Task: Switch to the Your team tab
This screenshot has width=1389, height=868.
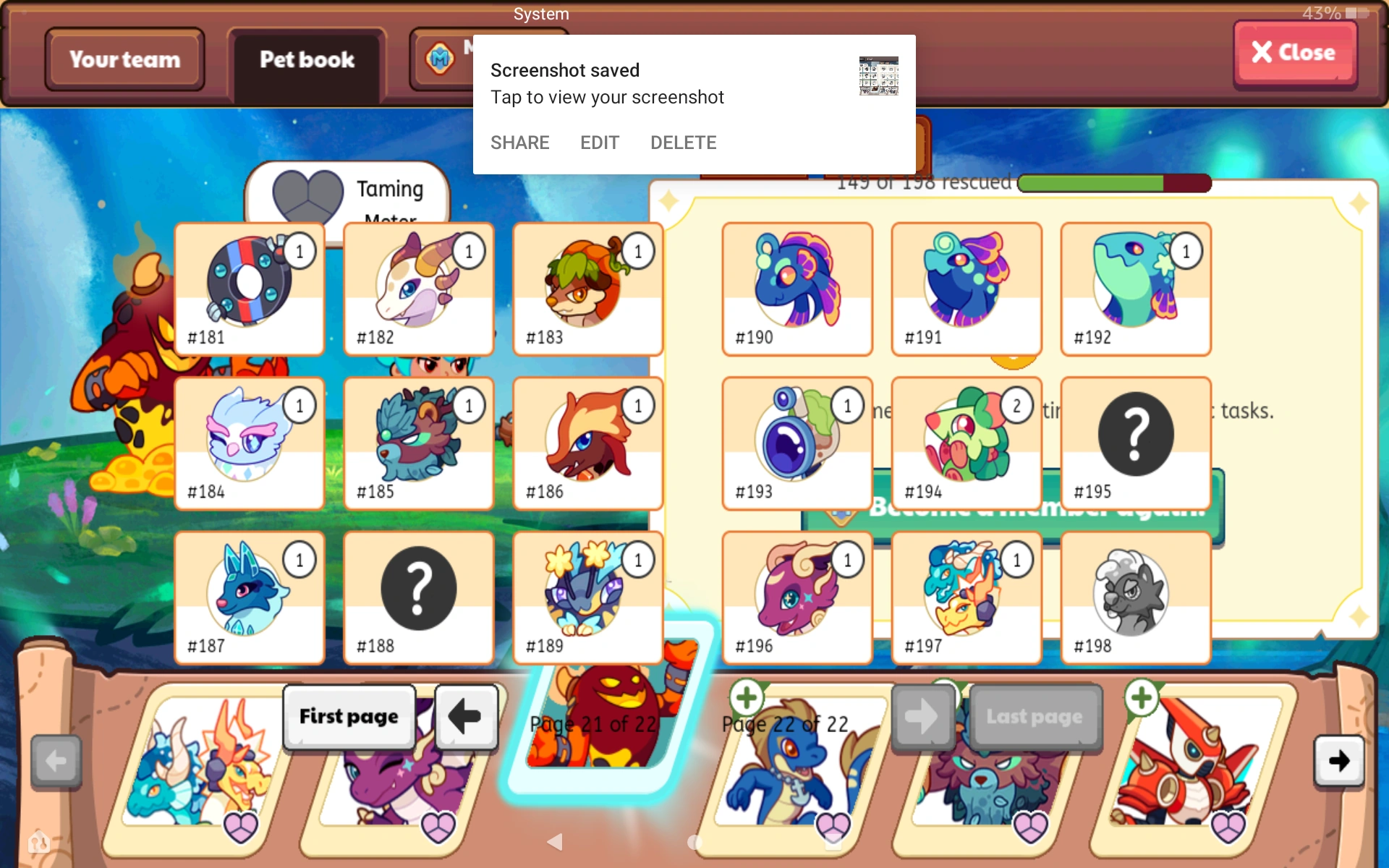Action: (124, 59)
